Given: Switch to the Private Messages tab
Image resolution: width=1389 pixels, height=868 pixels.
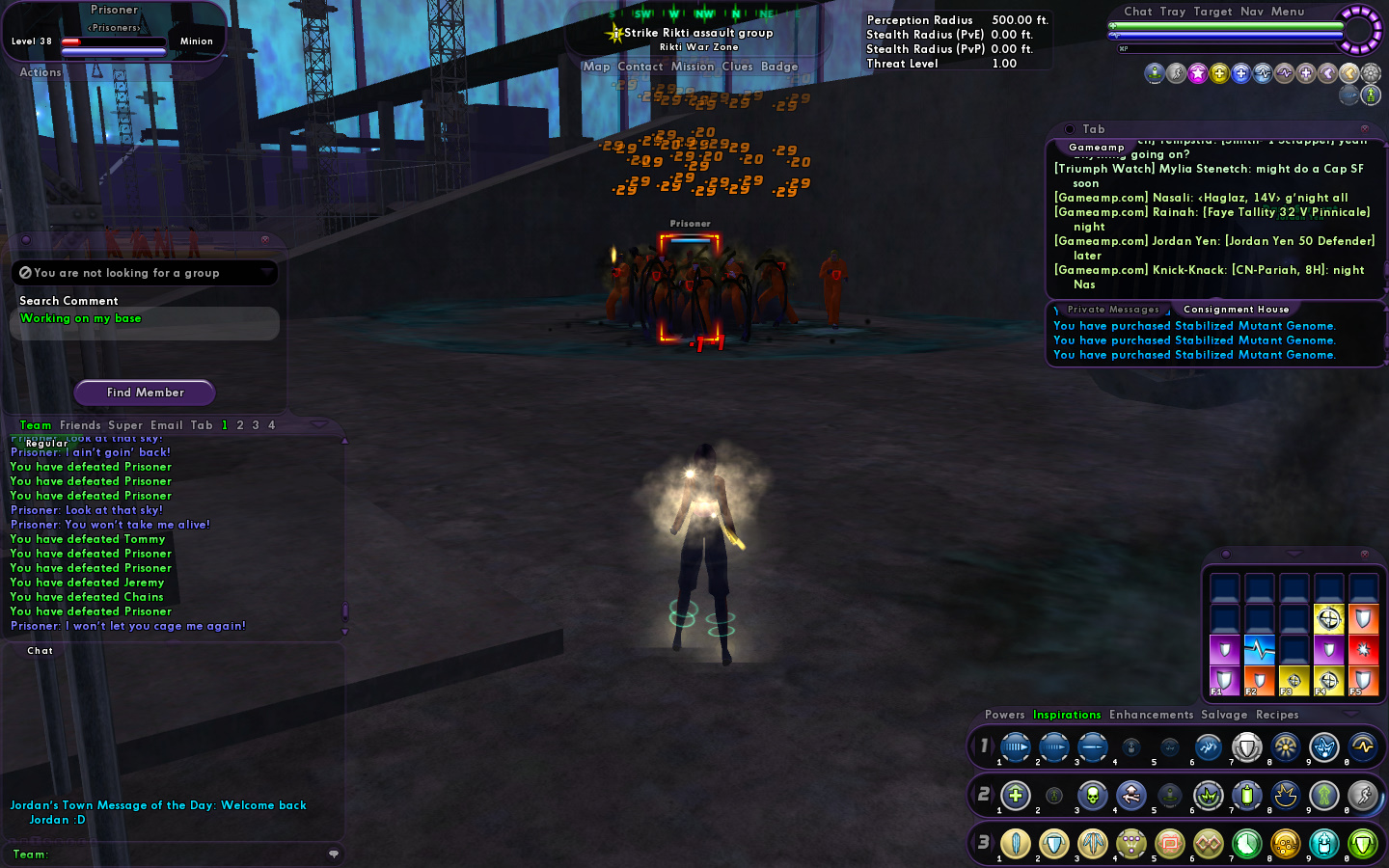Looking at the screenshot, I should click(1113, 310).
